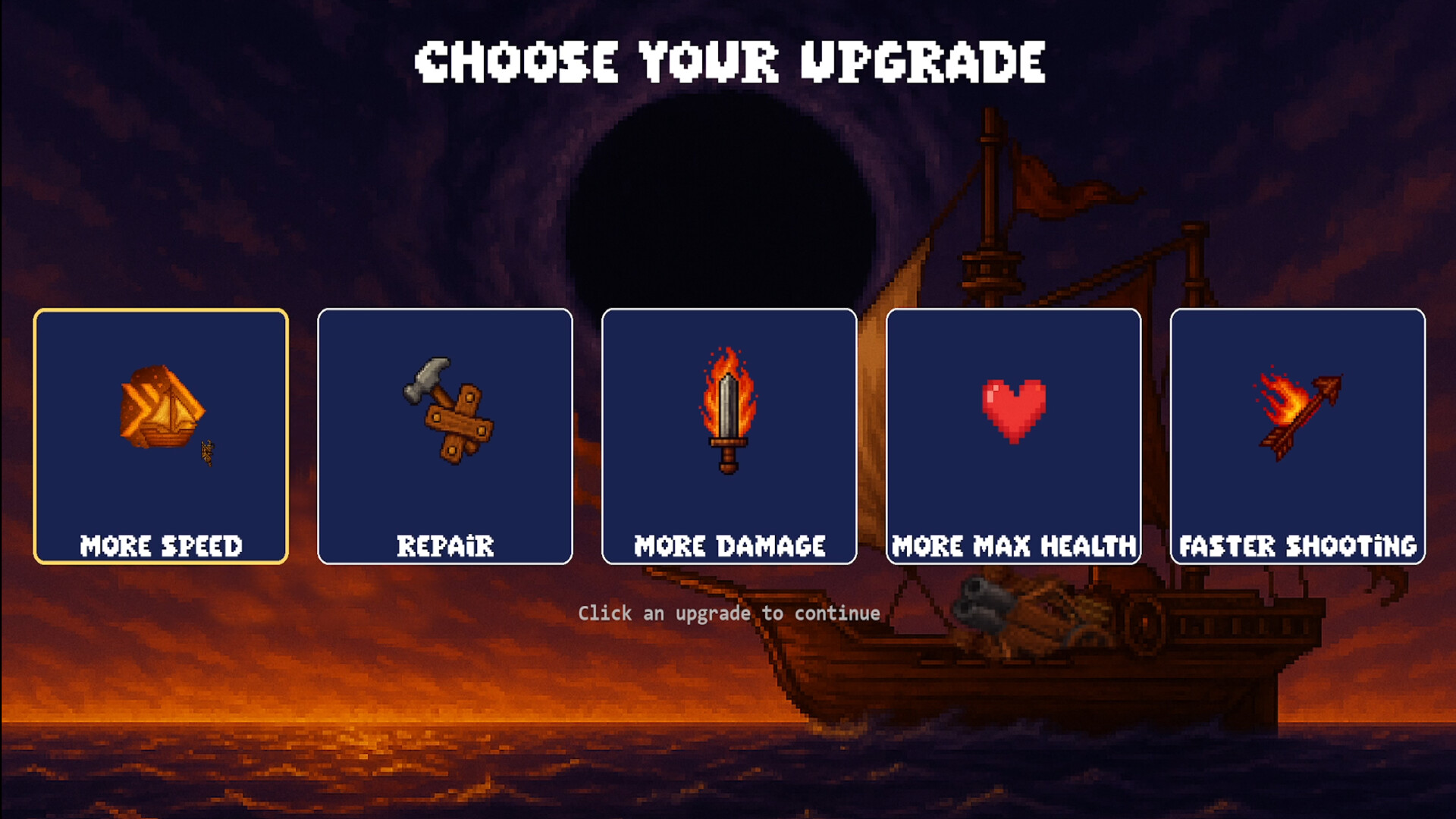Viewport: 1456px width, 819px height.
Task: Choose the More Speed upgrade card
Action: tap(162, 436)
